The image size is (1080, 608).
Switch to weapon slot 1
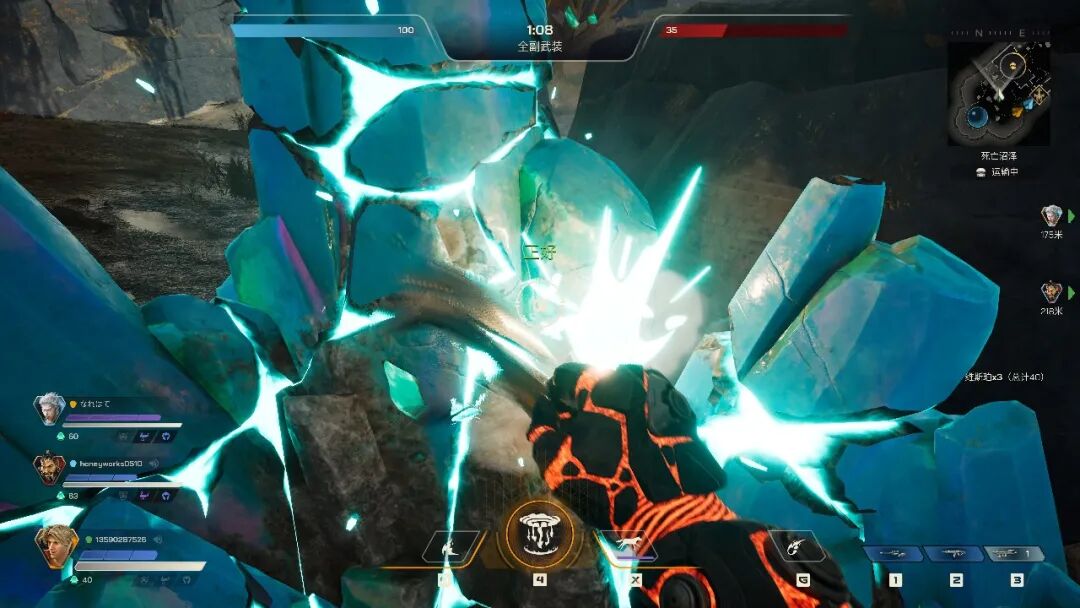pyautogui.click(x=894, y=554)
